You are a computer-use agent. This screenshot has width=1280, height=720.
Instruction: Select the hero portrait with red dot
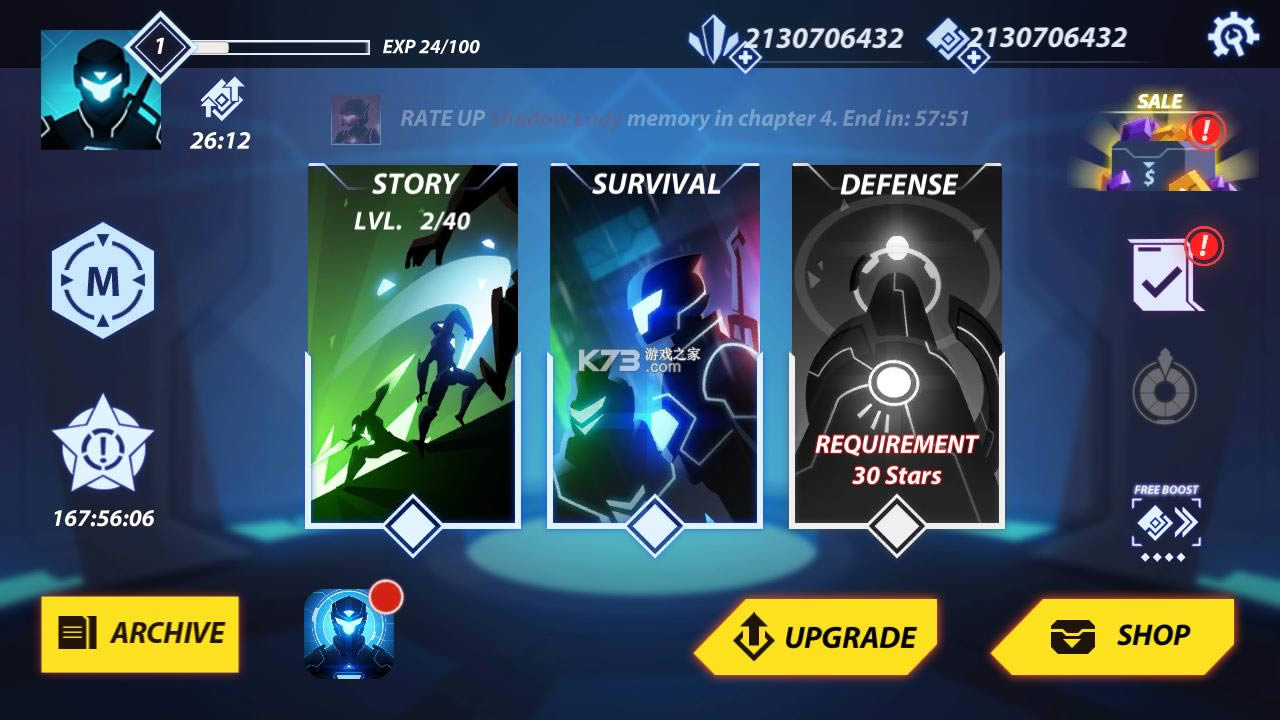click(x=350, y=634)
